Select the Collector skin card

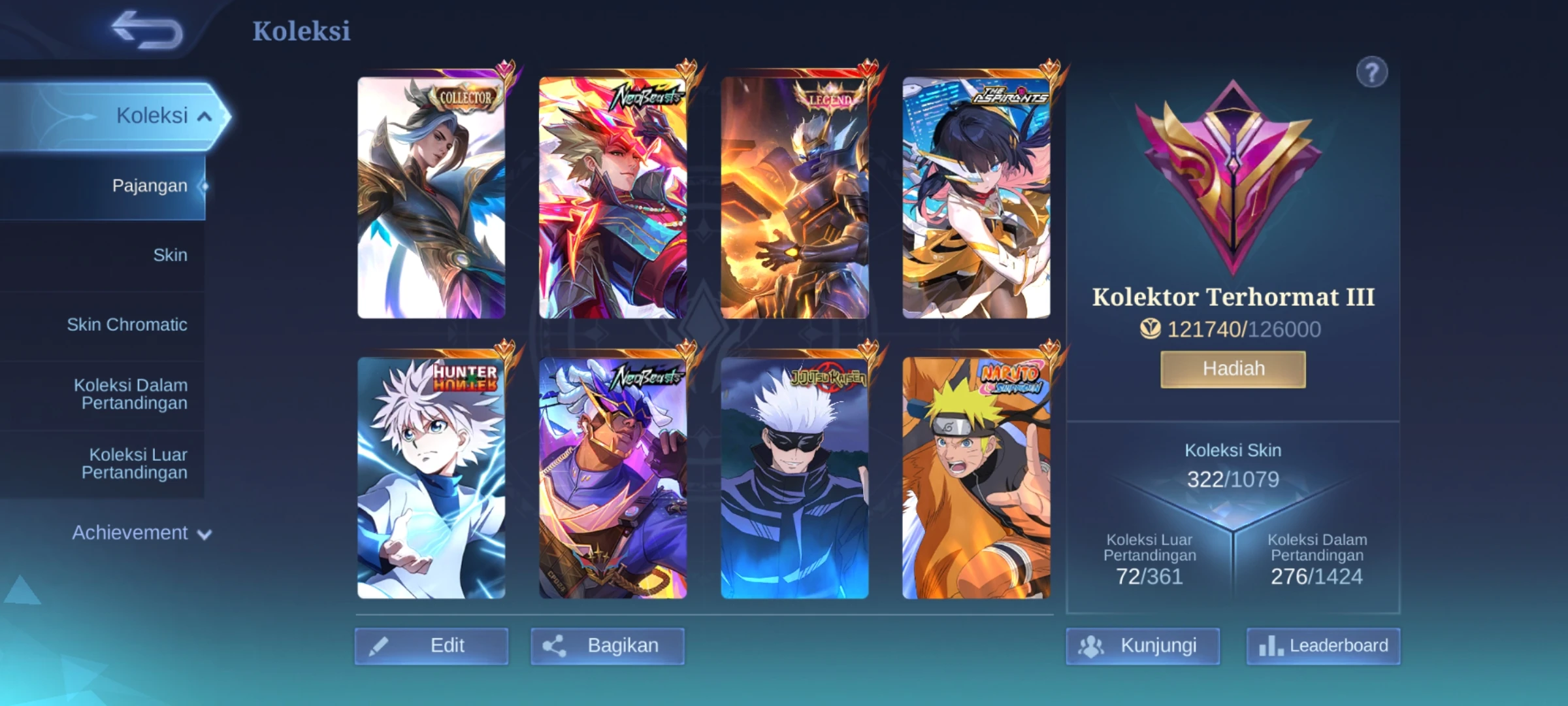click(431, 197)
